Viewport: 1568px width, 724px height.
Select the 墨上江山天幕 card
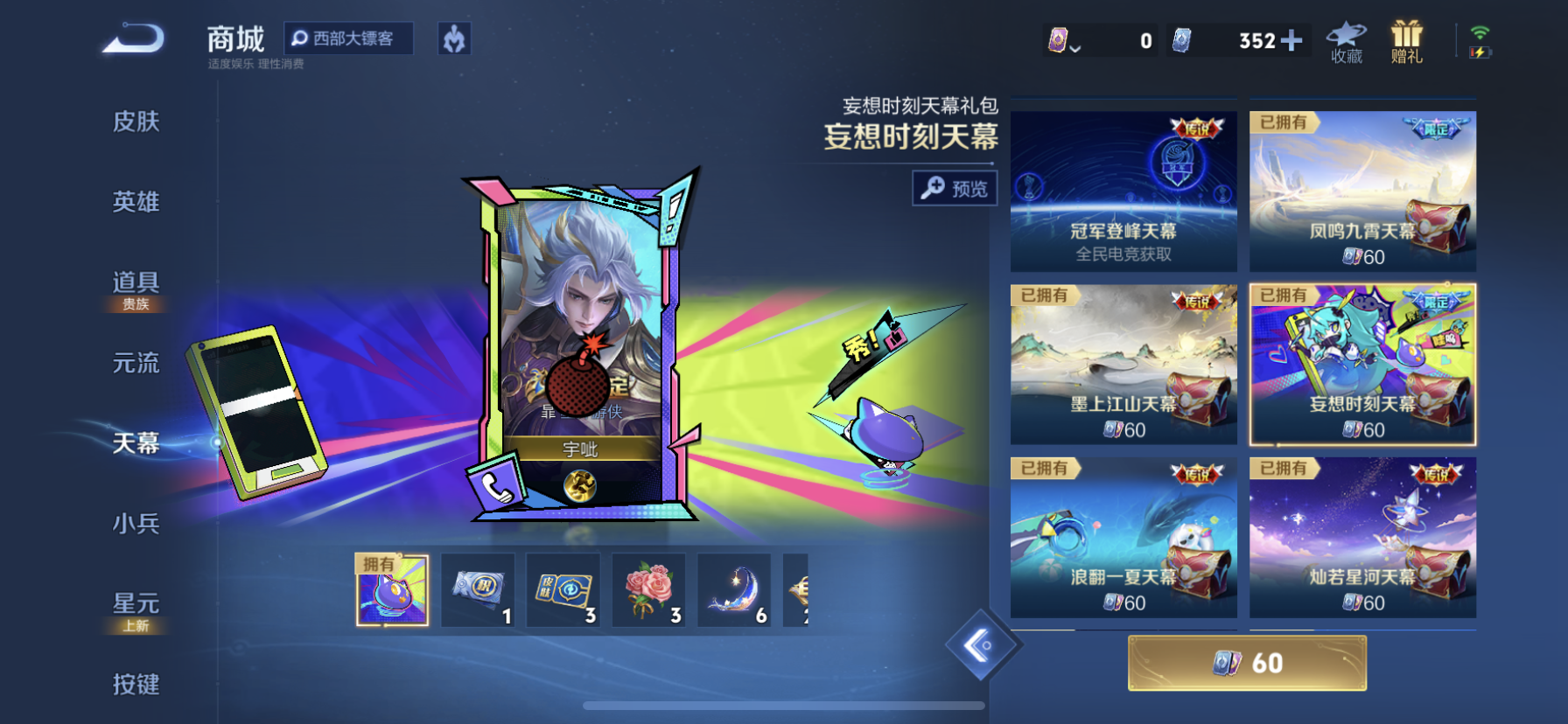point(1123,364)
